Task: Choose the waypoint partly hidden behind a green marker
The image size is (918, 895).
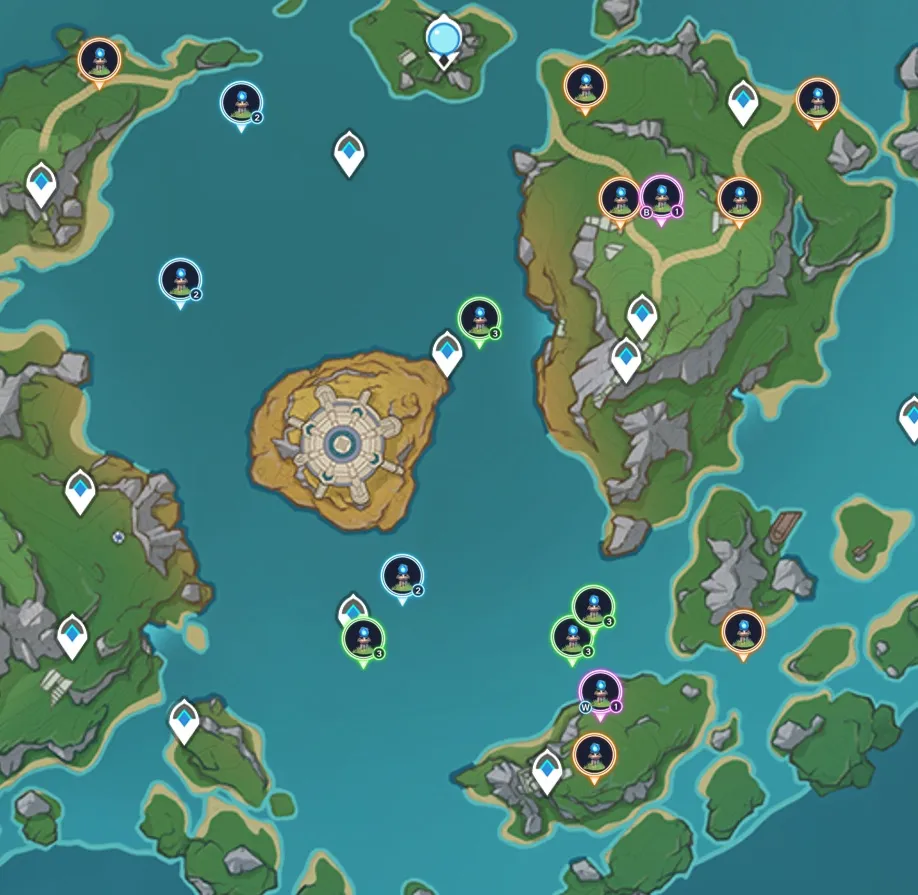Action: point(351,606)
